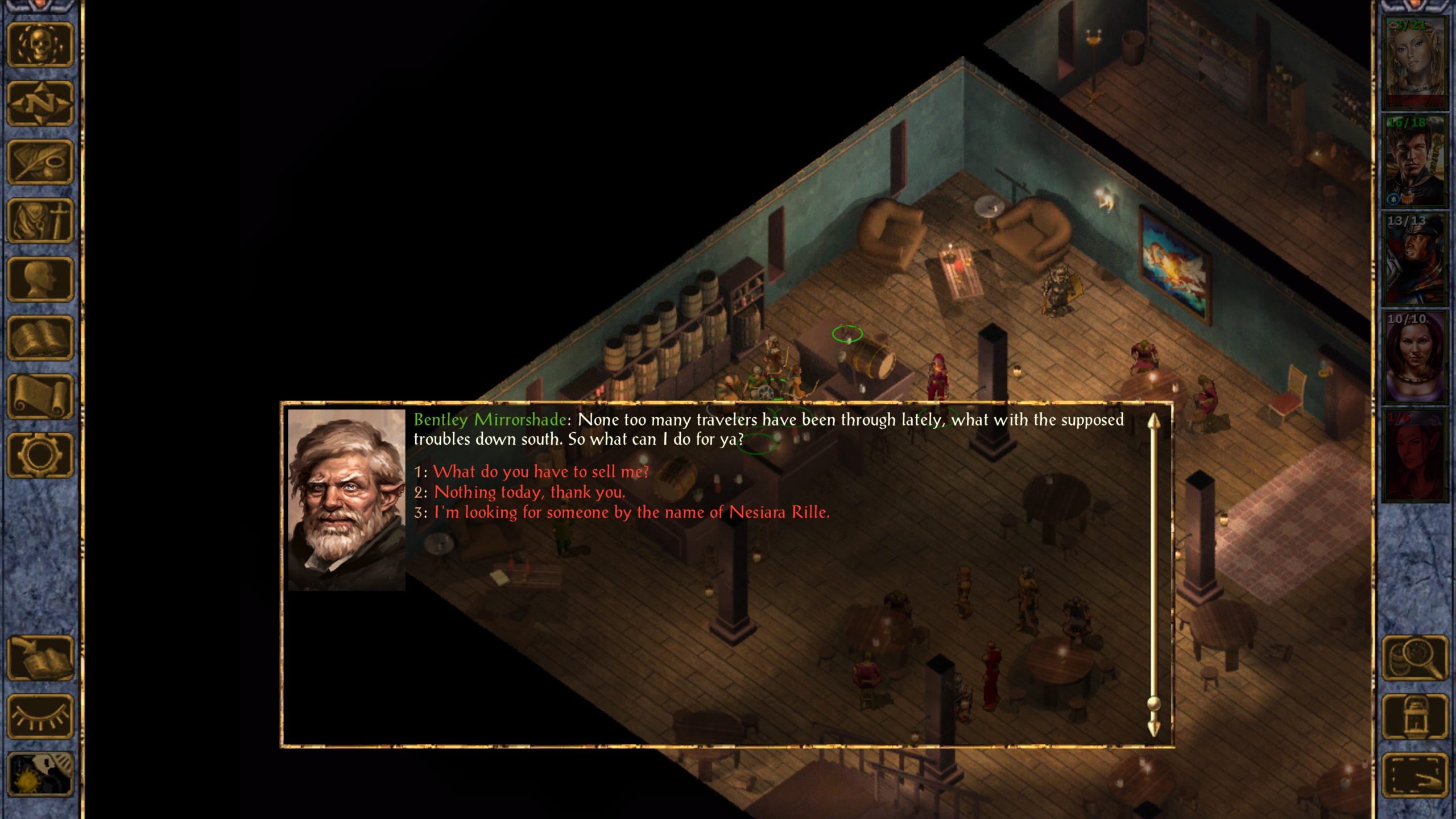Viewport: 1456px width, 819px height.
Task: Select the dark-haired man's portrait (16/18)
Action: point(1414,161)
